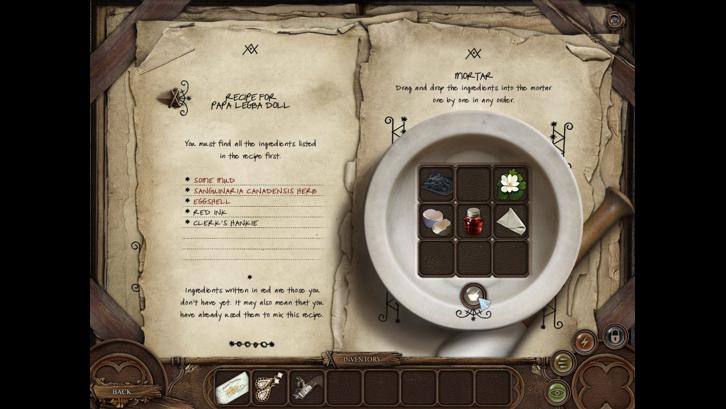
Task: Pick the white flower herb slot
Action: 510,183
